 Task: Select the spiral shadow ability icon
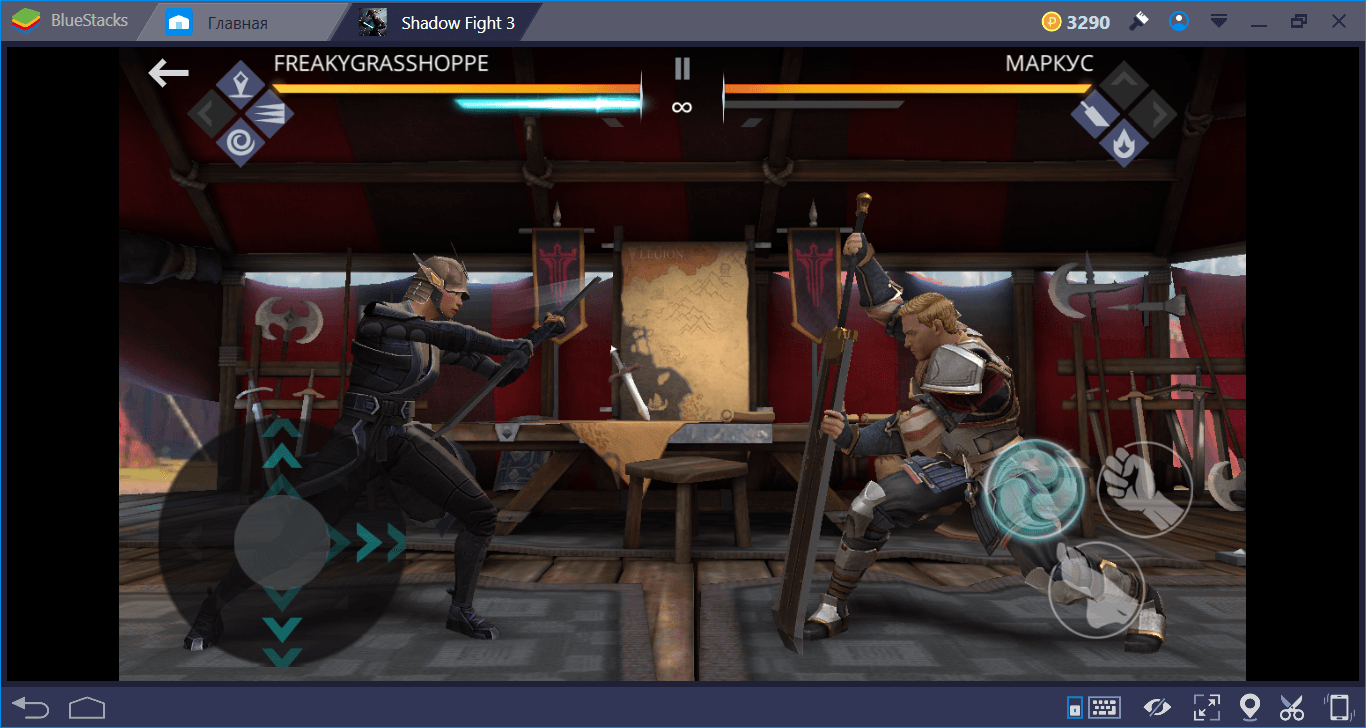pyautogui.click(x=240, y=143)
